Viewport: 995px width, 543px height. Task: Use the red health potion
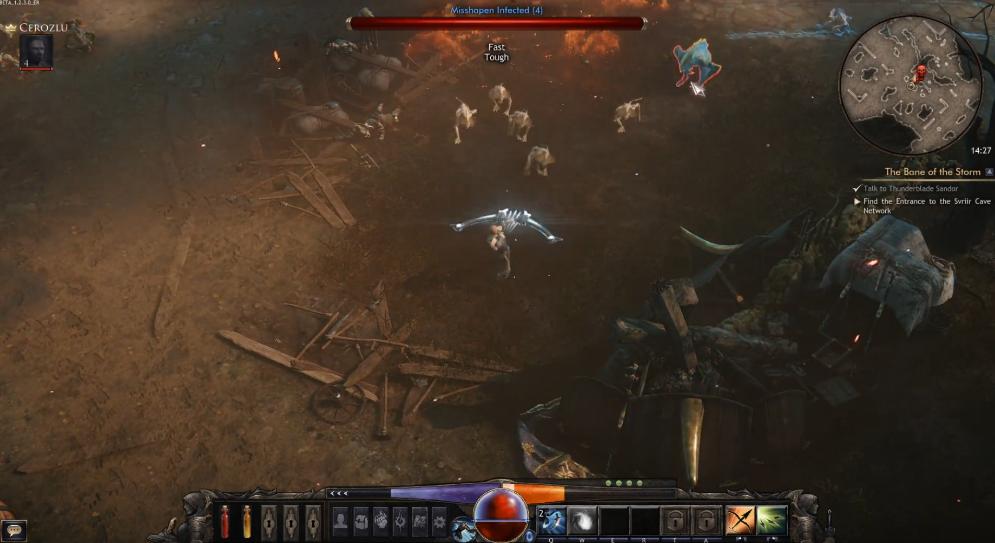(x=224, y=521)
